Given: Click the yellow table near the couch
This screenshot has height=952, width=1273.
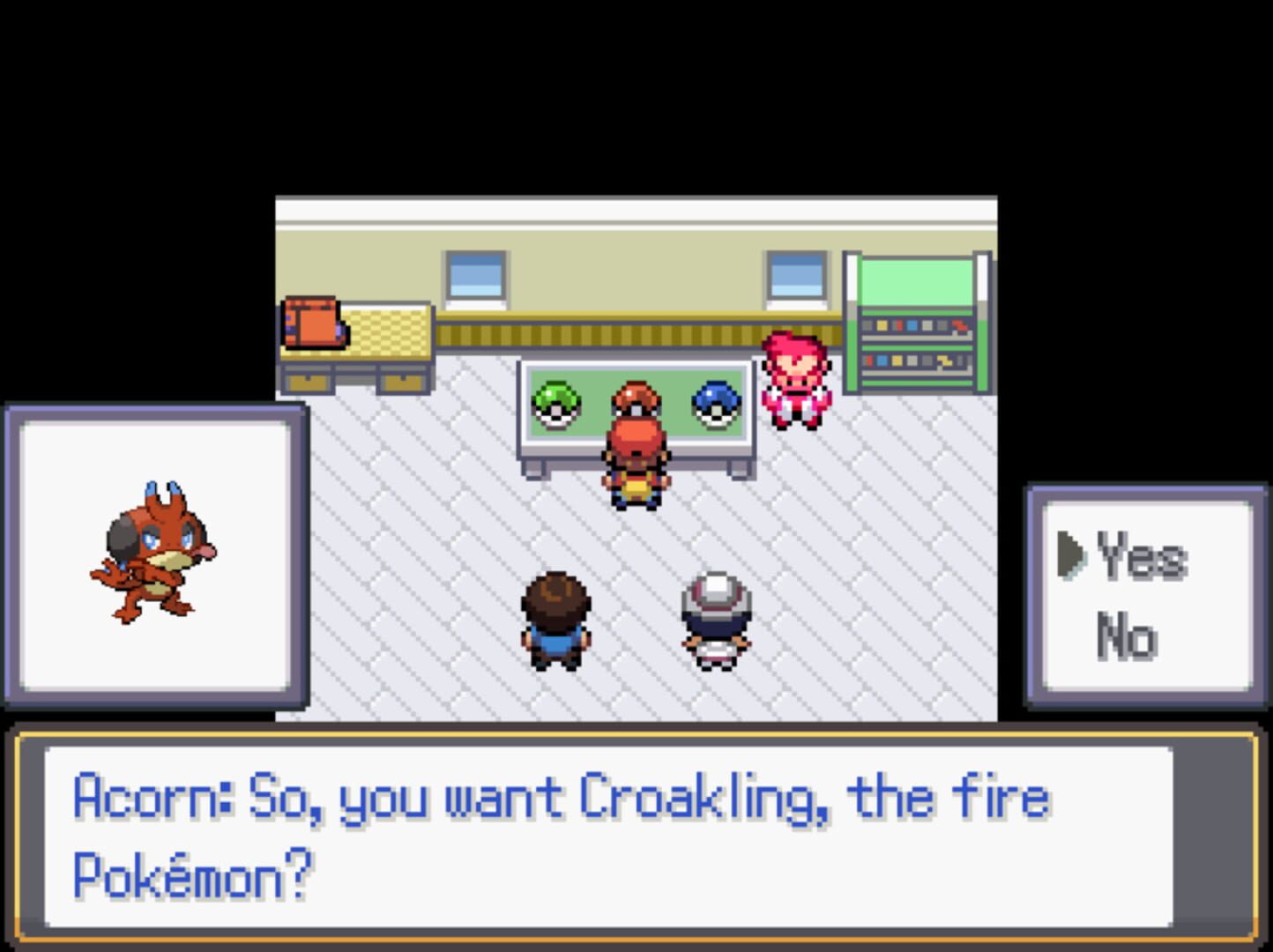Looking at the screenshot, I should (388, 335).
